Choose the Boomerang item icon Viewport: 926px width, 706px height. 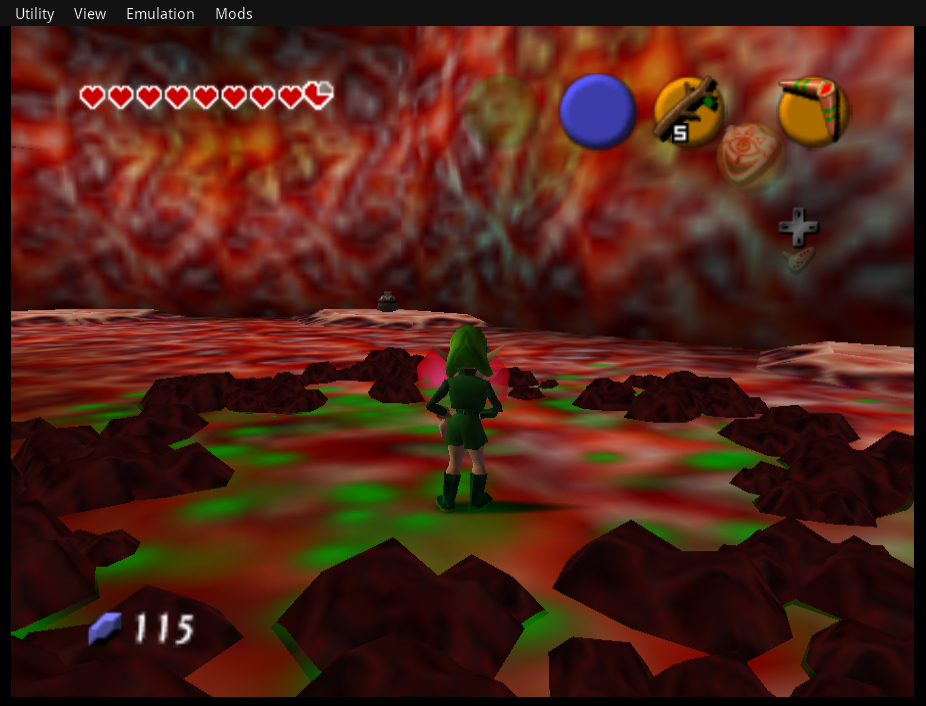tap(813, 109)
